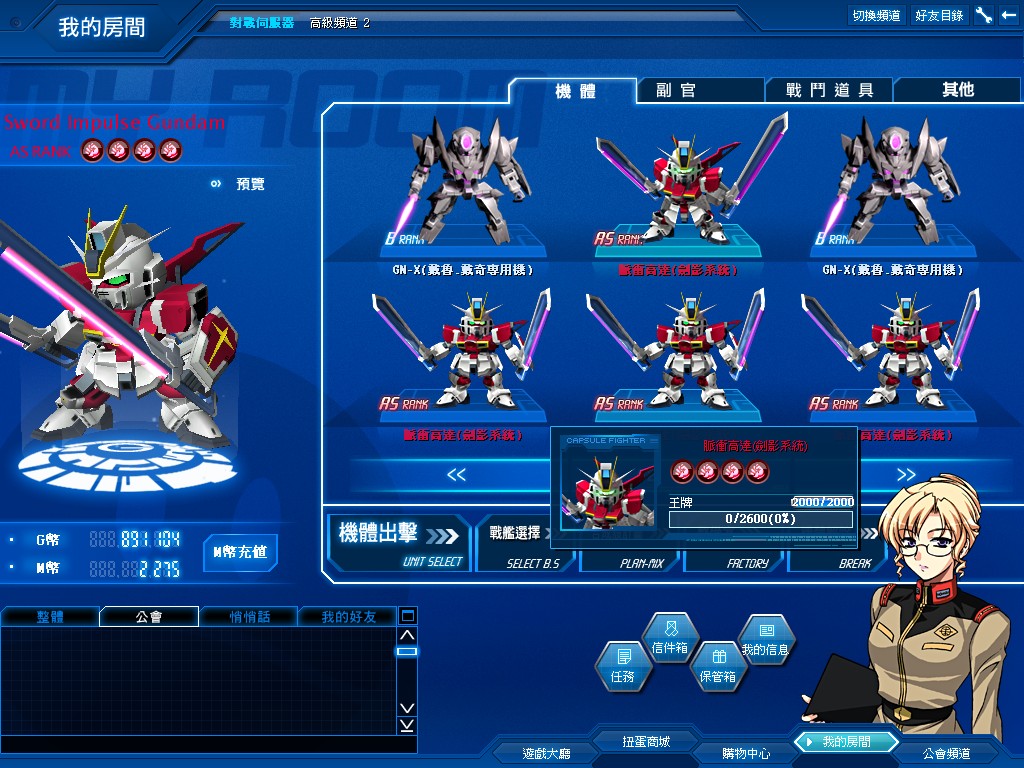Select the 其他 tab
The image size is (1024, 768).
click(x=957, y=90)
